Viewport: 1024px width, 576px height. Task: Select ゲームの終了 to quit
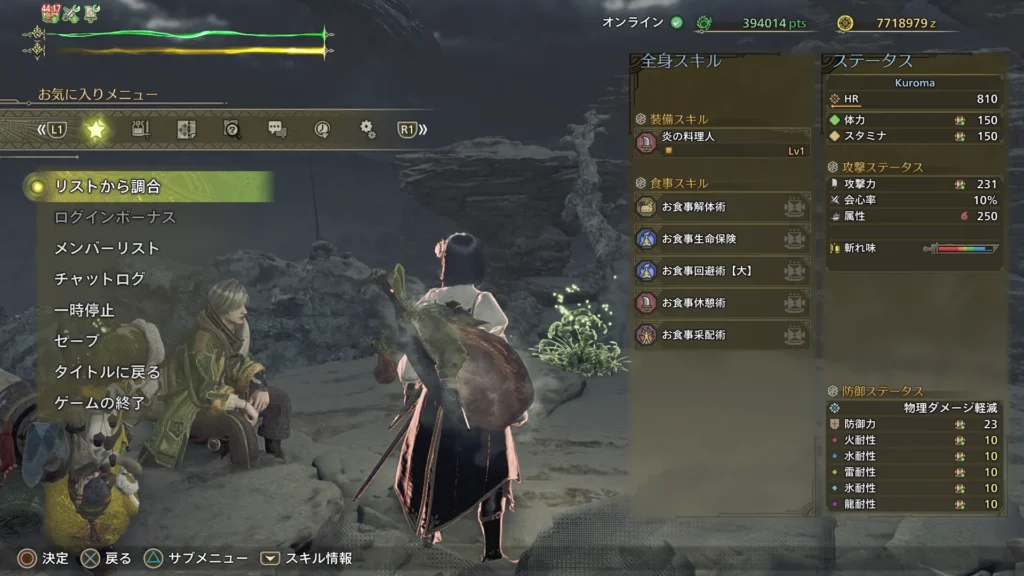[x=99, y=403]
